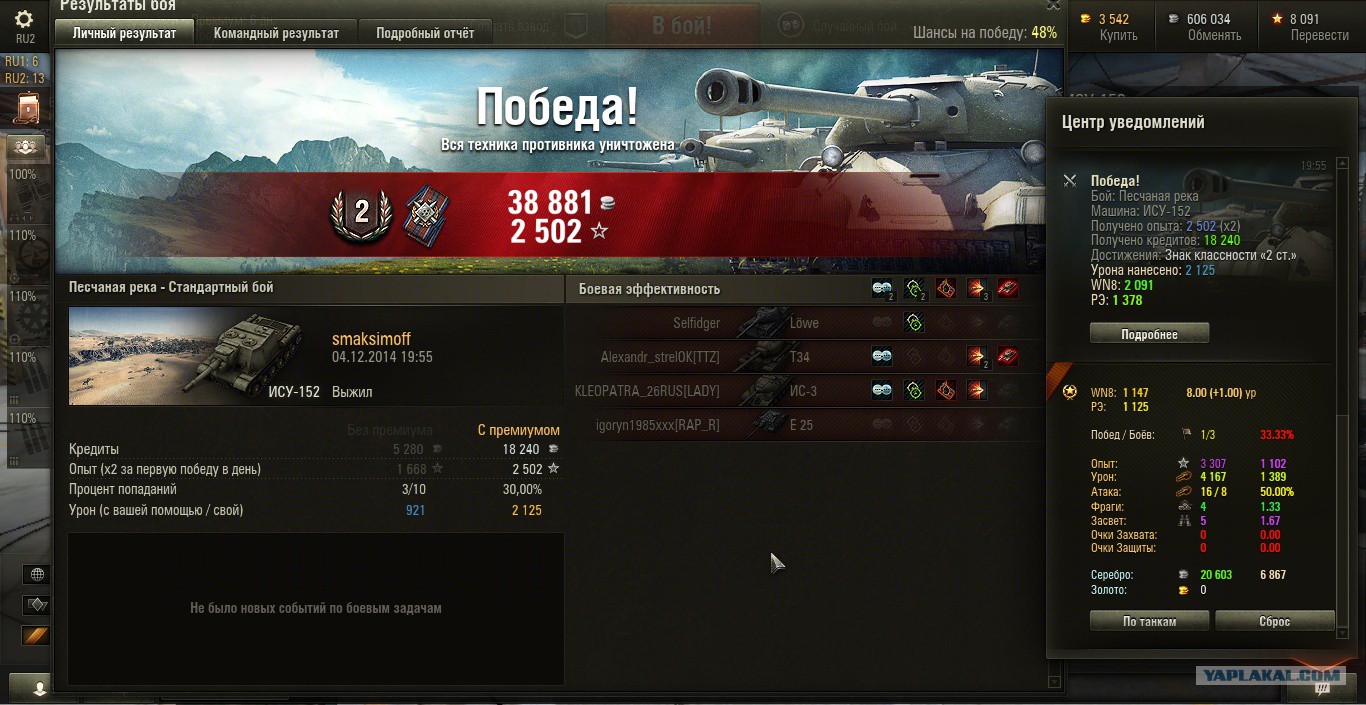The image size is (1366, 705).
Task: Click the mastery badge rank 2 icon
Action: click(x=361, y=213)
